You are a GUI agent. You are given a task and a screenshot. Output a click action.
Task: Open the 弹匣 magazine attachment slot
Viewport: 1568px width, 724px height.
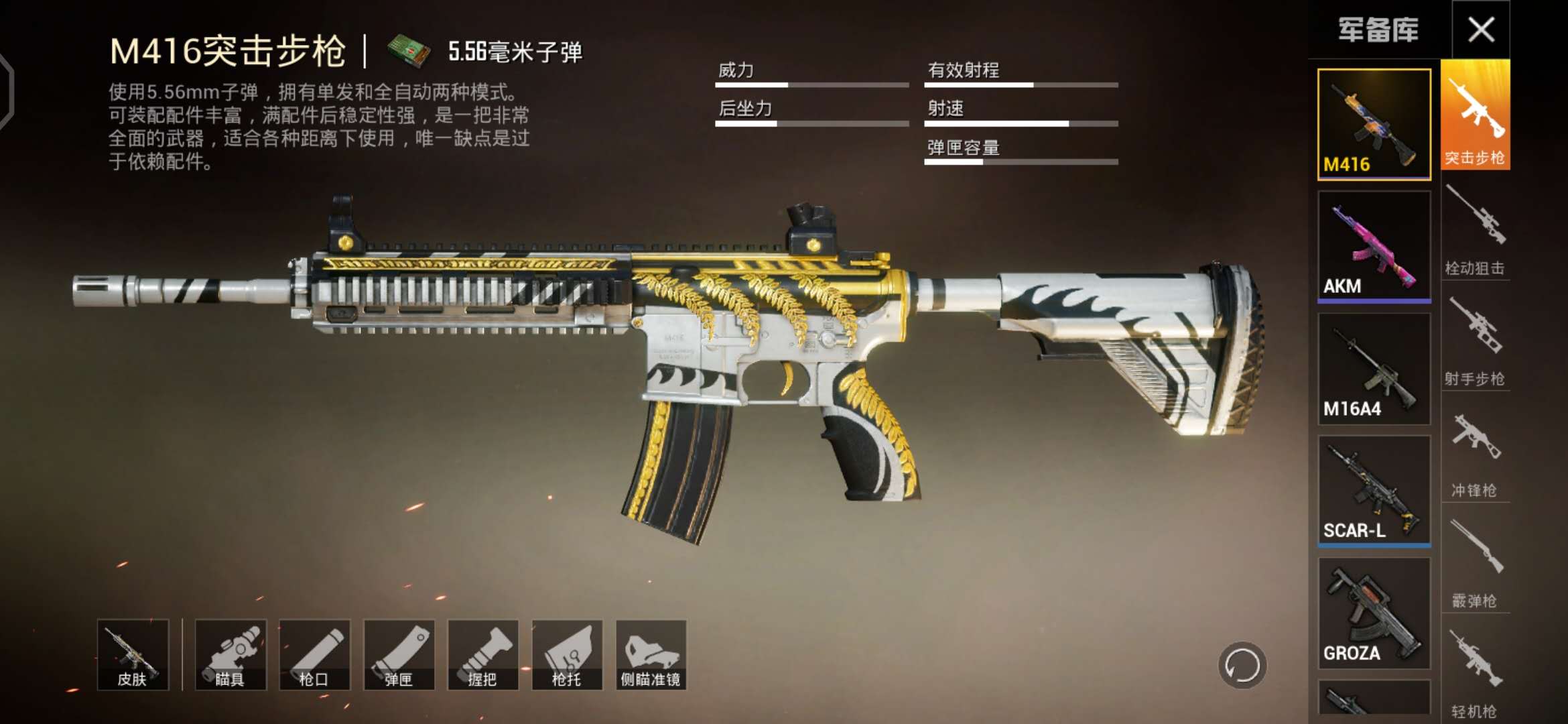tap(399, 655)
